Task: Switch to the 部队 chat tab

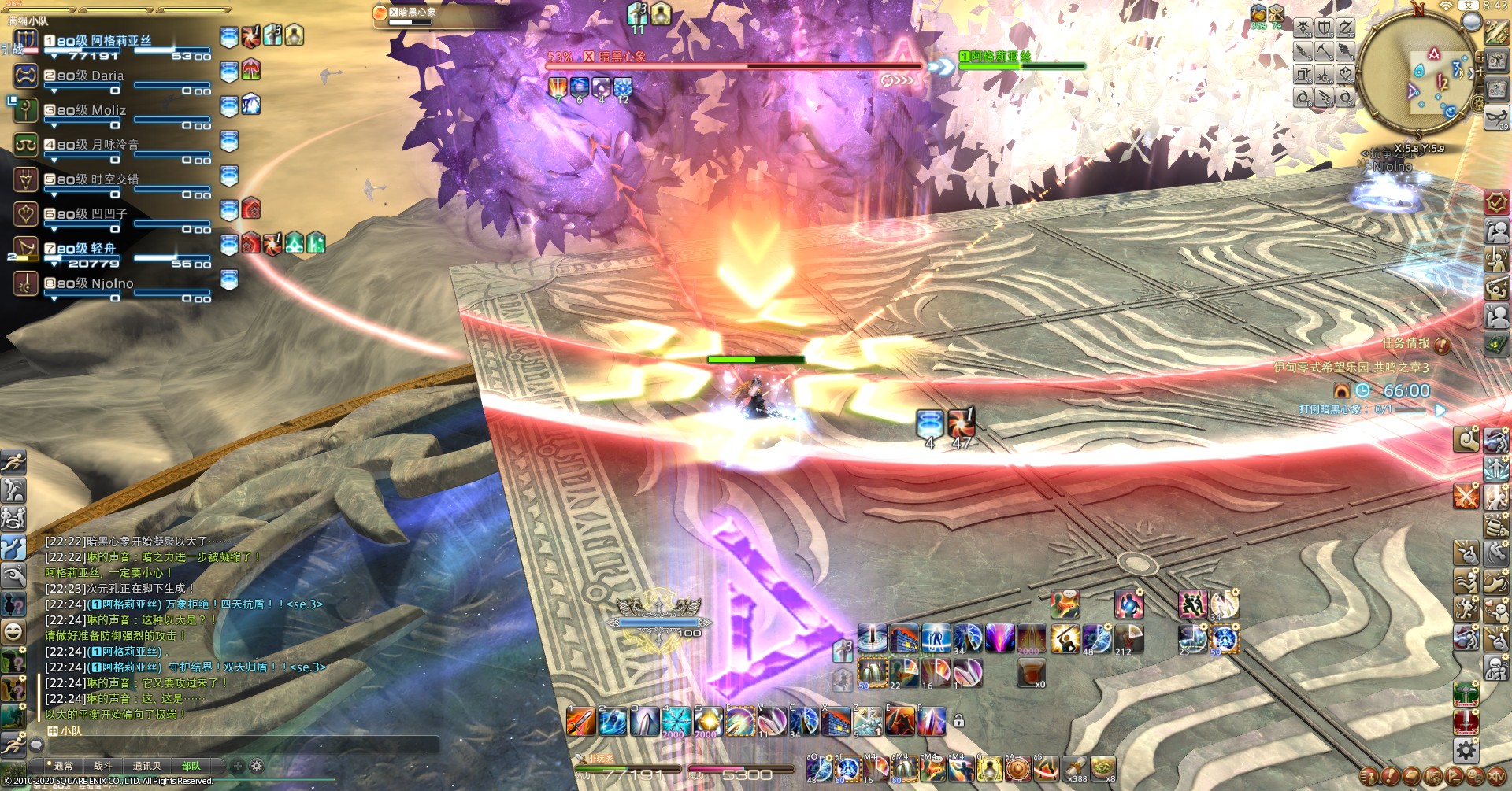Action: tap(191, 766)
